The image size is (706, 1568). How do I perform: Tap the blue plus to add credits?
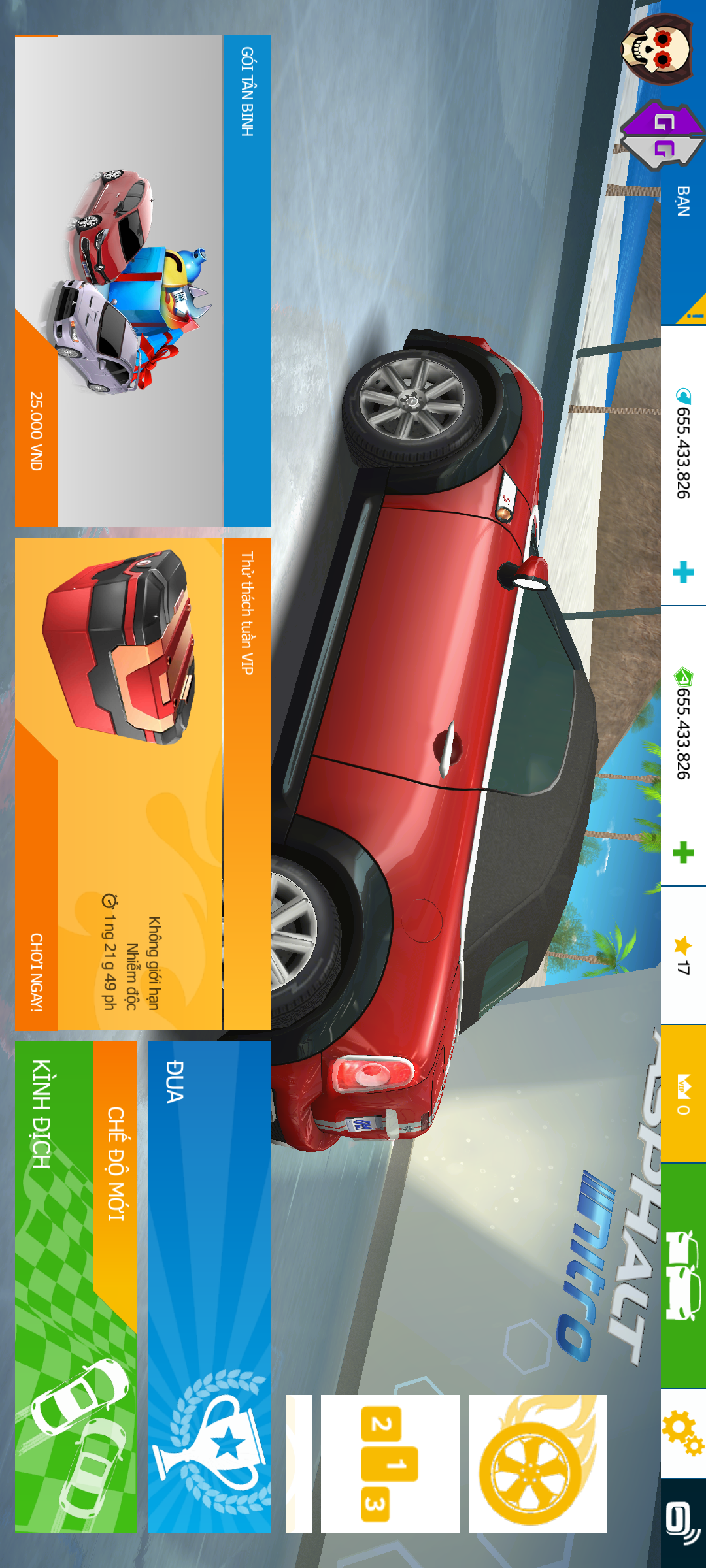pyautogui.click(x=683, y=572)
